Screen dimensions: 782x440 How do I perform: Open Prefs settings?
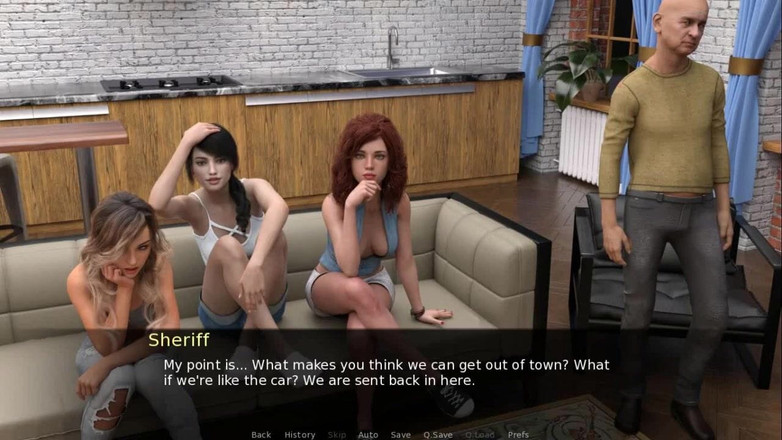[518, 435]
